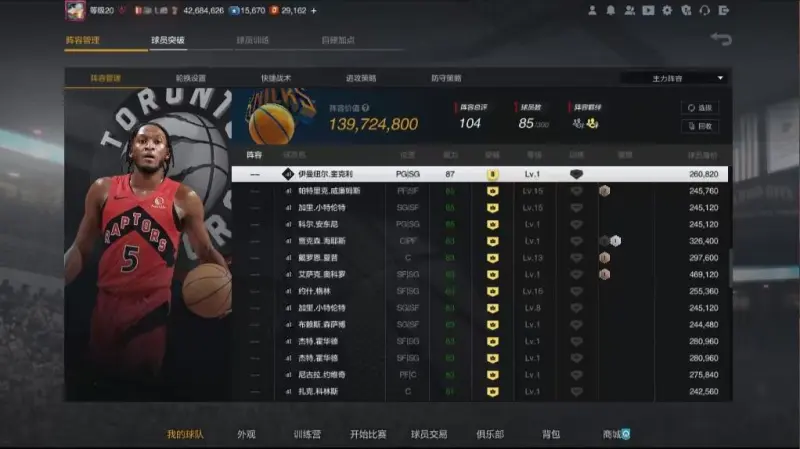Open the 球员训练 tab
800x449 pixels.
[253, 41]
